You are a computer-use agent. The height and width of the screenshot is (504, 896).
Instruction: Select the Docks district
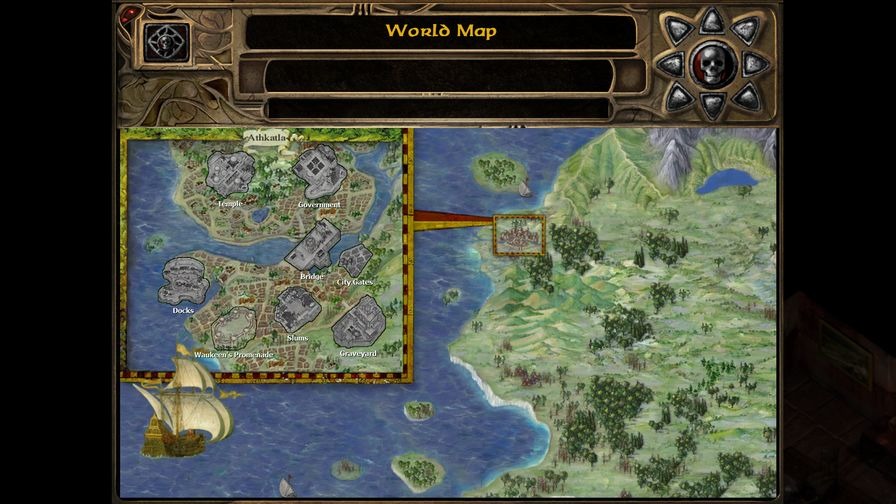184,281
